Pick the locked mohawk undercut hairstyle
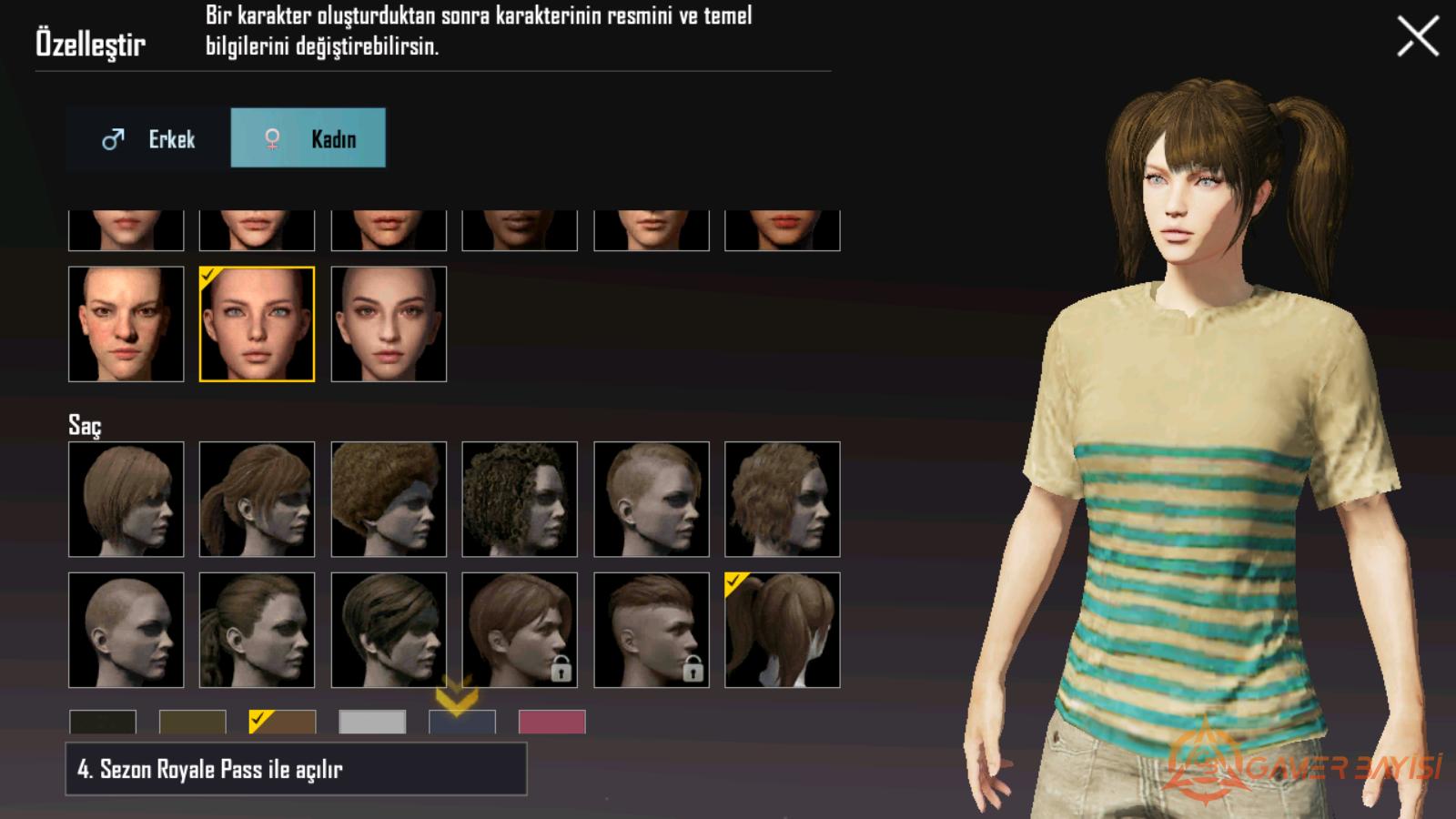The image size is (1456, 819). [x=652, y=630]
